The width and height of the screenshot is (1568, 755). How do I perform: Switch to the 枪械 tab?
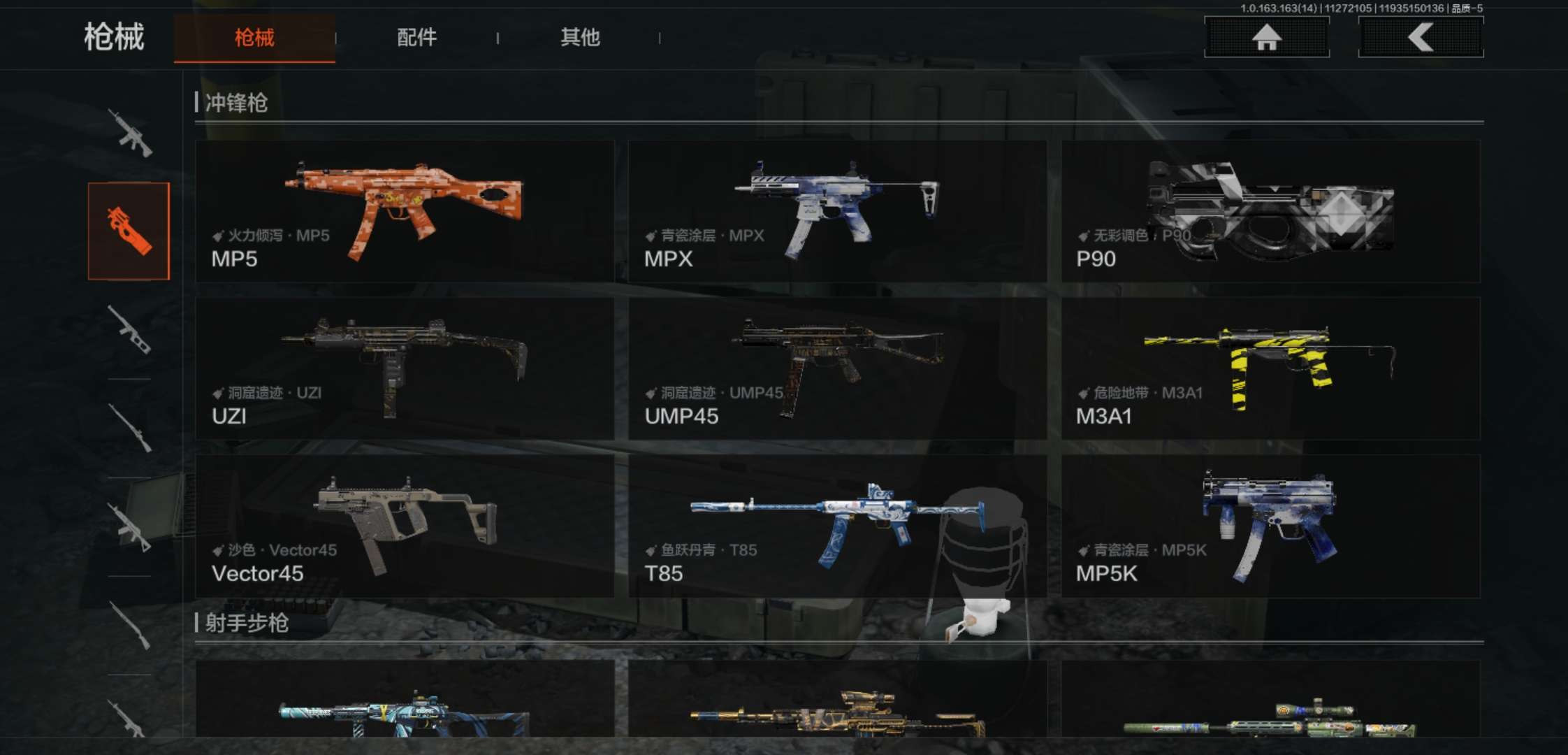(254, 38)
